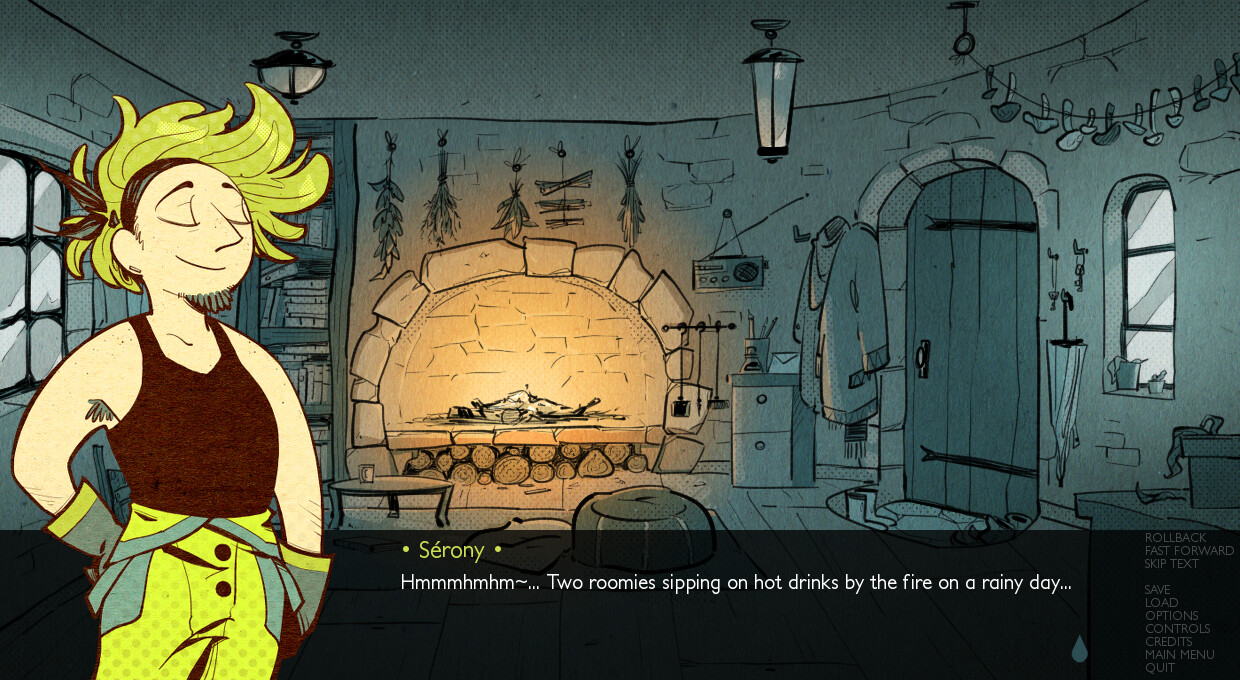
Task: View the Credits
Action: click(1168, 642)
